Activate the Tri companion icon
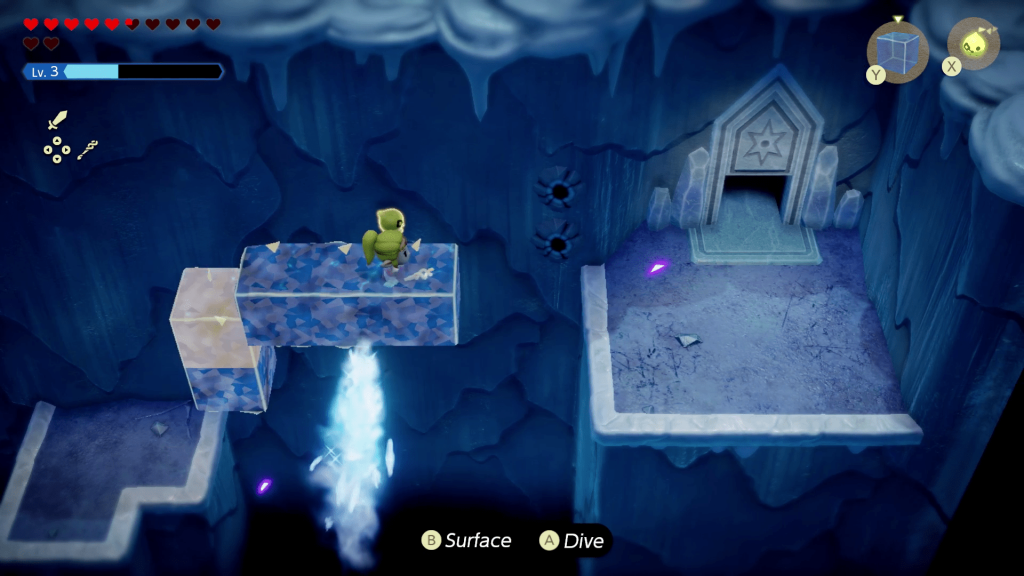The height and width of the screenshot is (576, 1024). coord(972,43)
